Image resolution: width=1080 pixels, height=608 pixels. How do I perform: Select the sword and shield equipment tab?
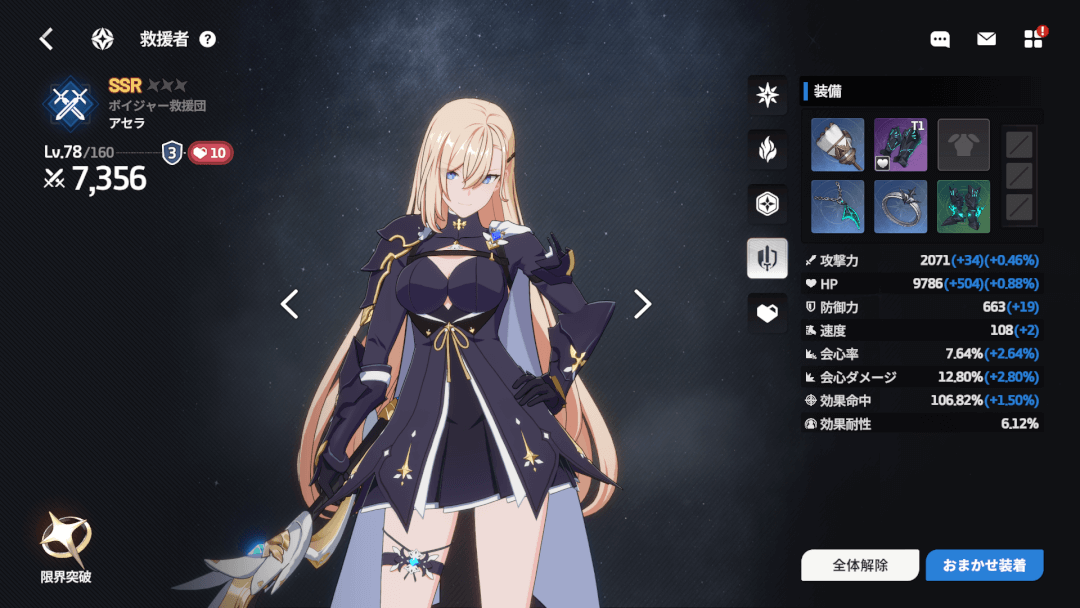[x=767, y=258]
